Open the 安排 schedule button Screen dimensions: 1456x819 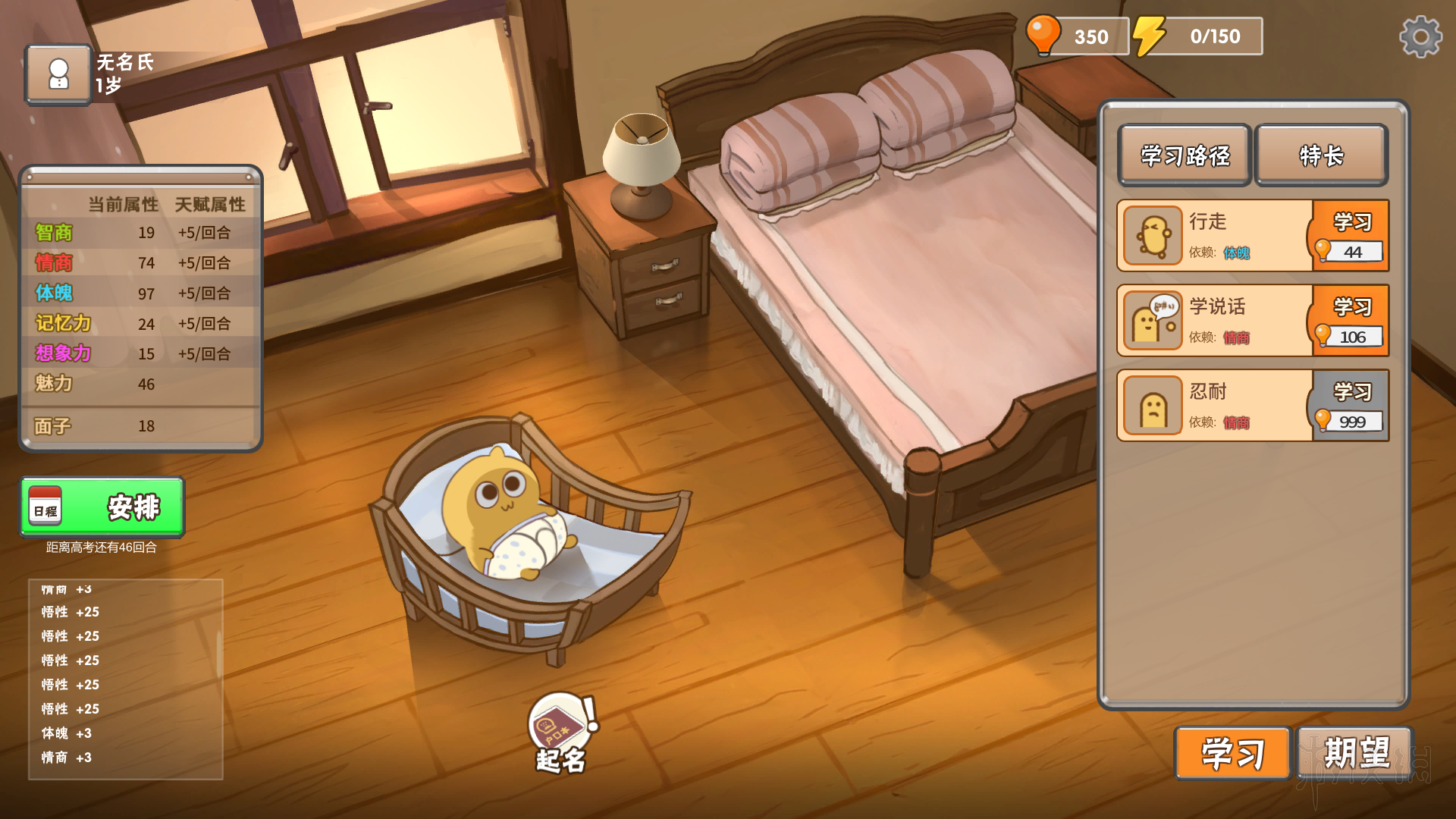pyautogui.click(x=102, y=507)
